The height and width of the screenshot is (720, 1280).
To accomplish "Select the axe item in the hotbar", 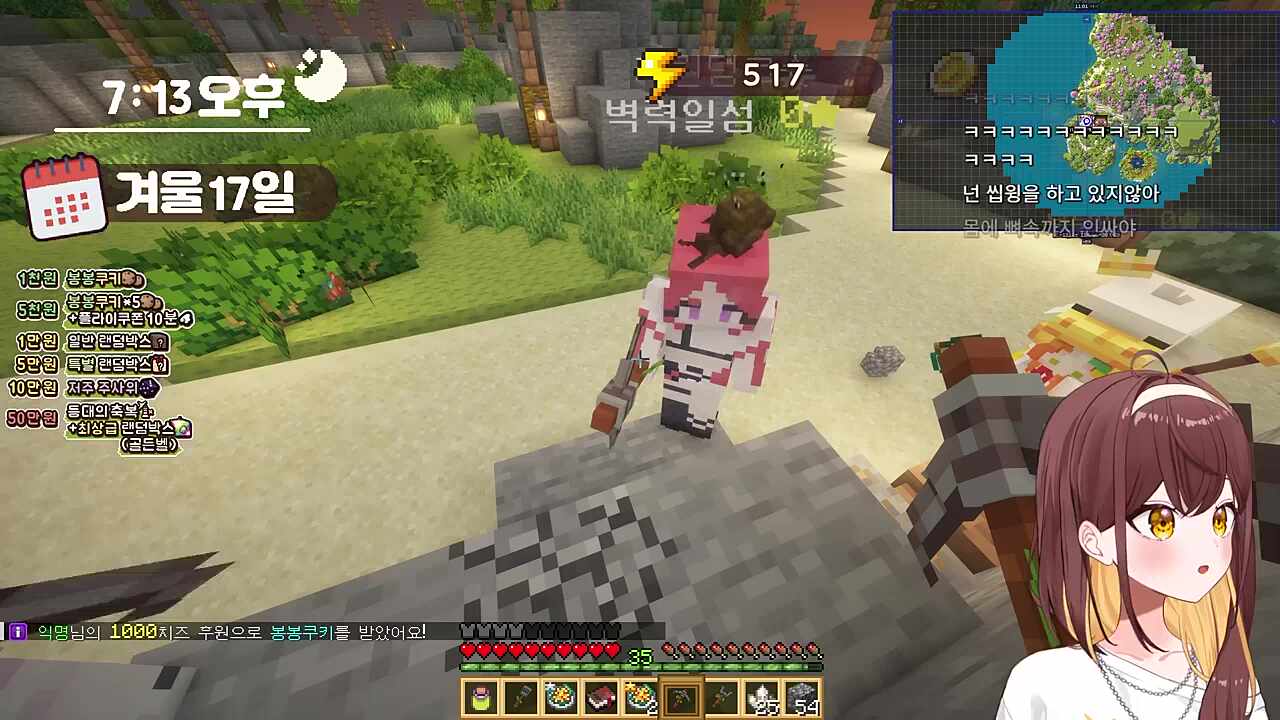I will click(x=723, y=698).
